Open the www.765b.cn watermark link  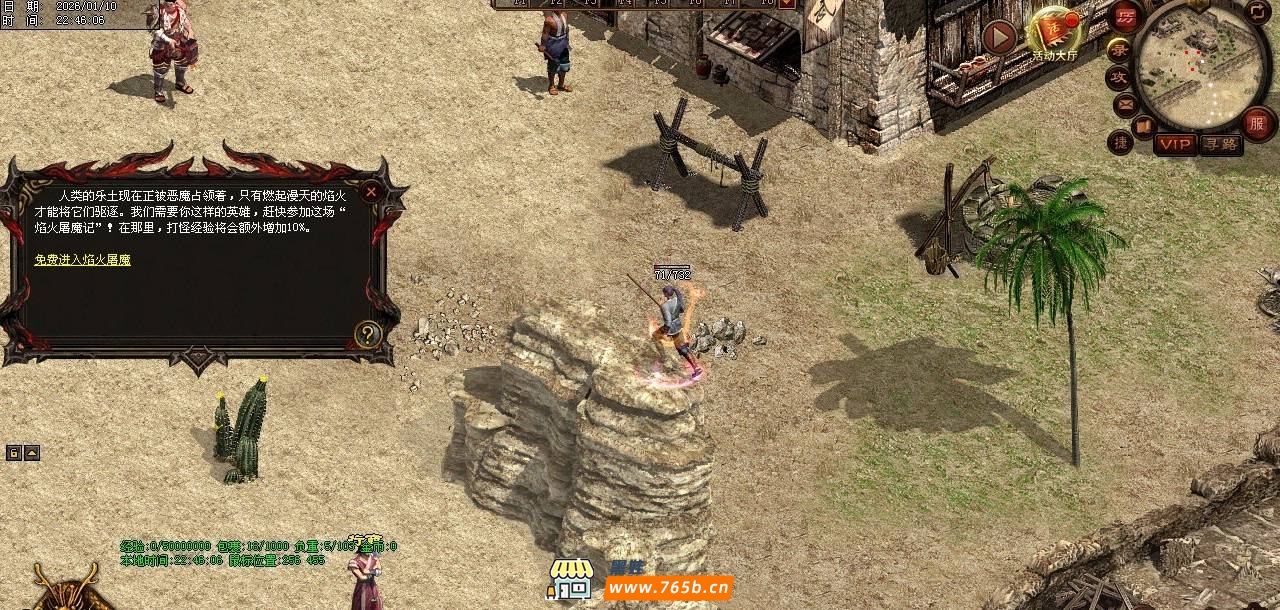pyautogui.click(x=668, y=587)
